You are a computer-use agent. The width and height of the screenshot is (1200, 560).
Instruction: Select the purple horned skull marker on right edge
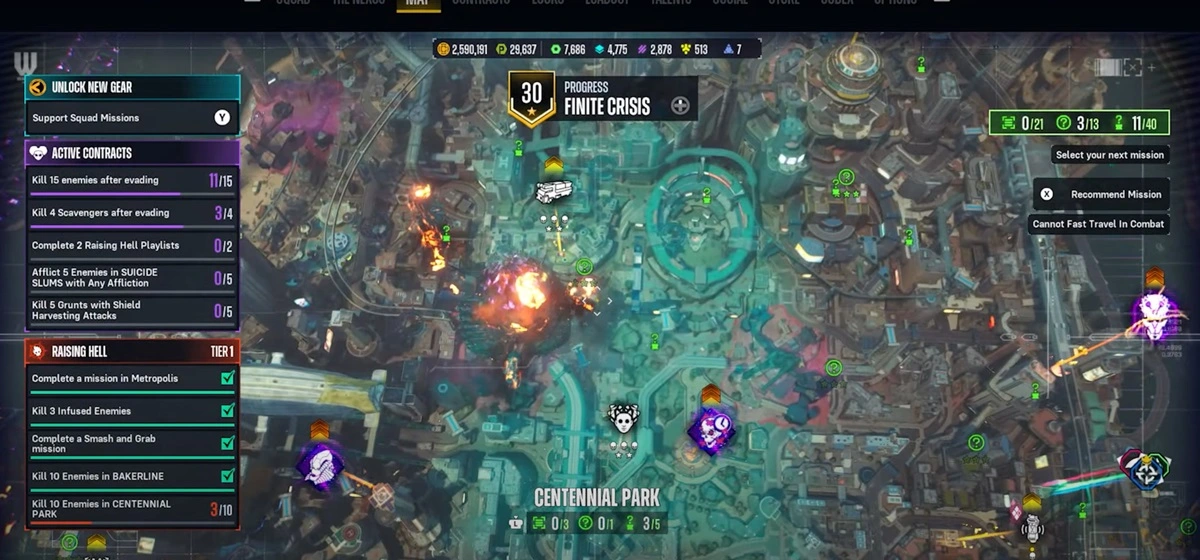coord(1155,314)
